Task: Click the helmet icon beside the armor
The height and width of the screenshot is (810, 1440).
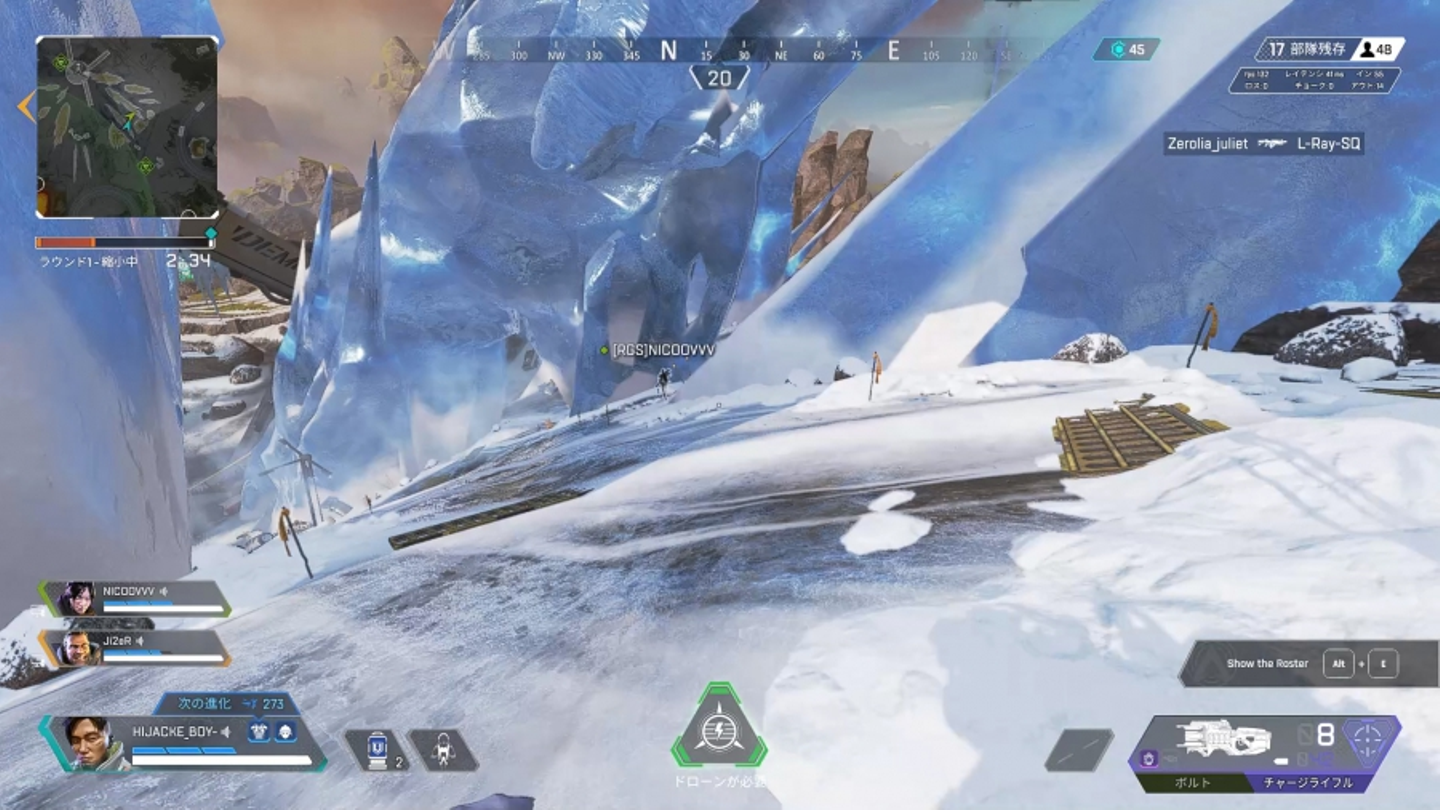Action: pyautogui.click(x=285, y=732)
